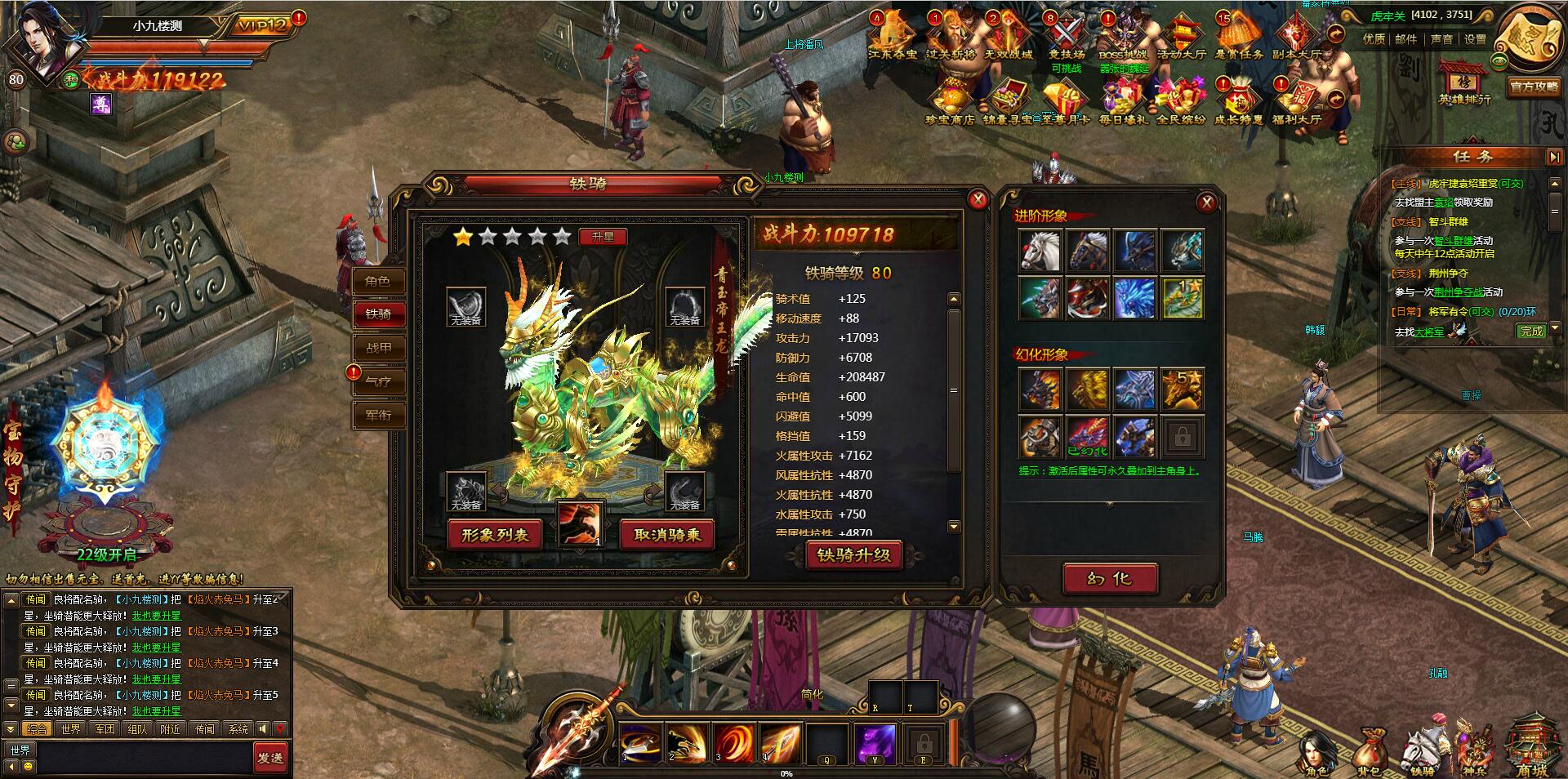Select the white horse advanced form
Image resolution: width=1568 pixels, height=779 pixels.
tap(1040, 250)
